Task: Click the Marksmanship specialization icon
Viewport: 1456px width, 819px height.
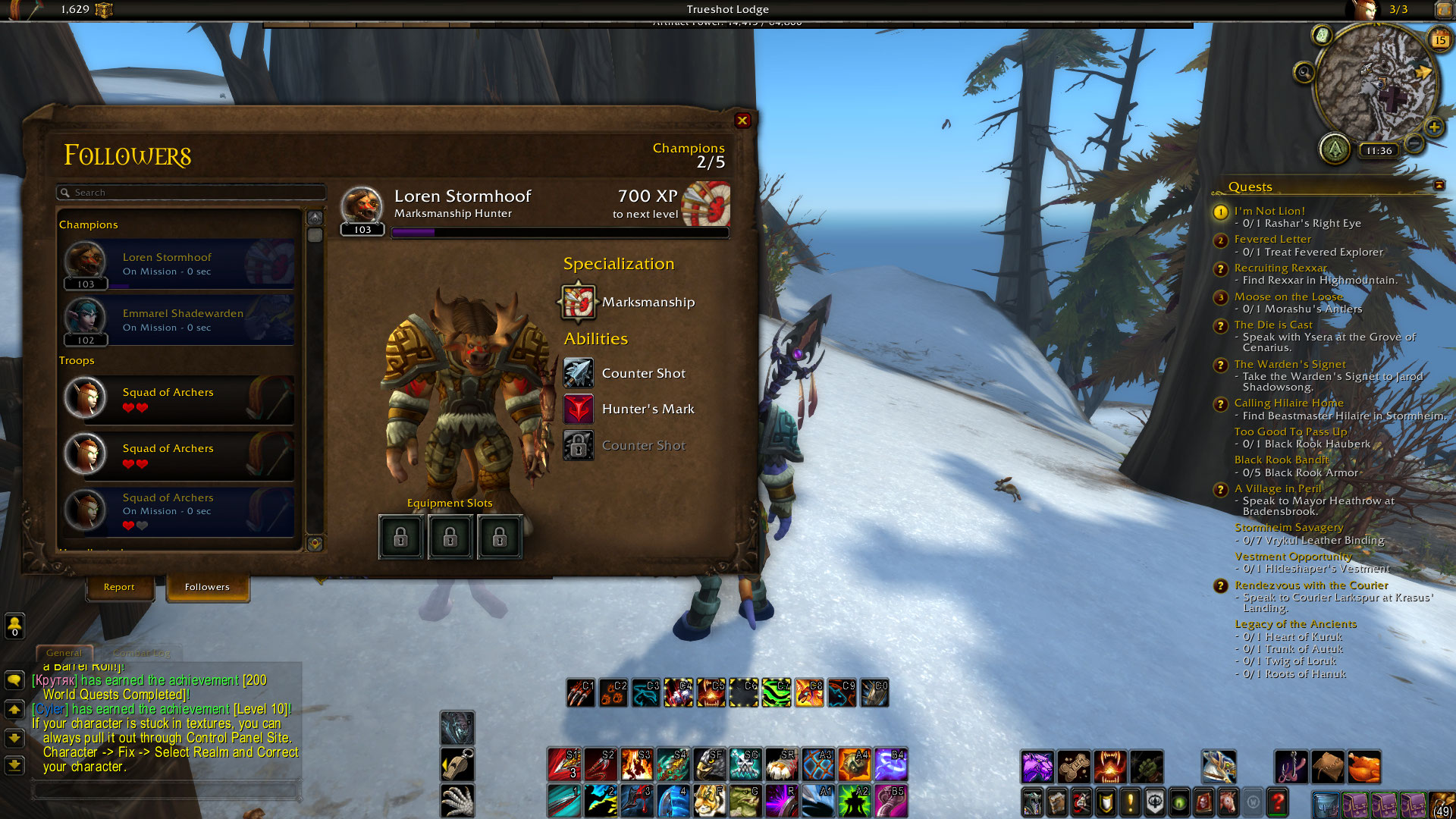Action: (x=579, y=302)
